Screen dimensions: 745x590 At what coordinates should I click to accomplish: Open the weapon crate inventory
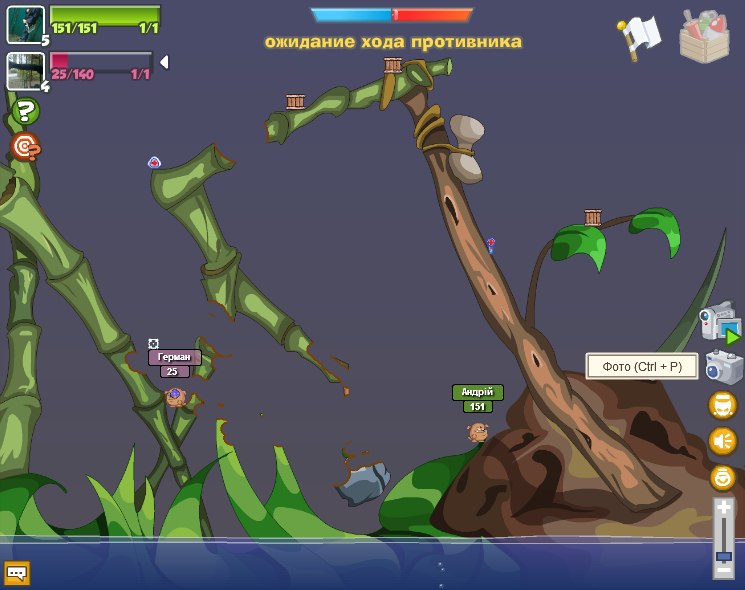(704, 37)
